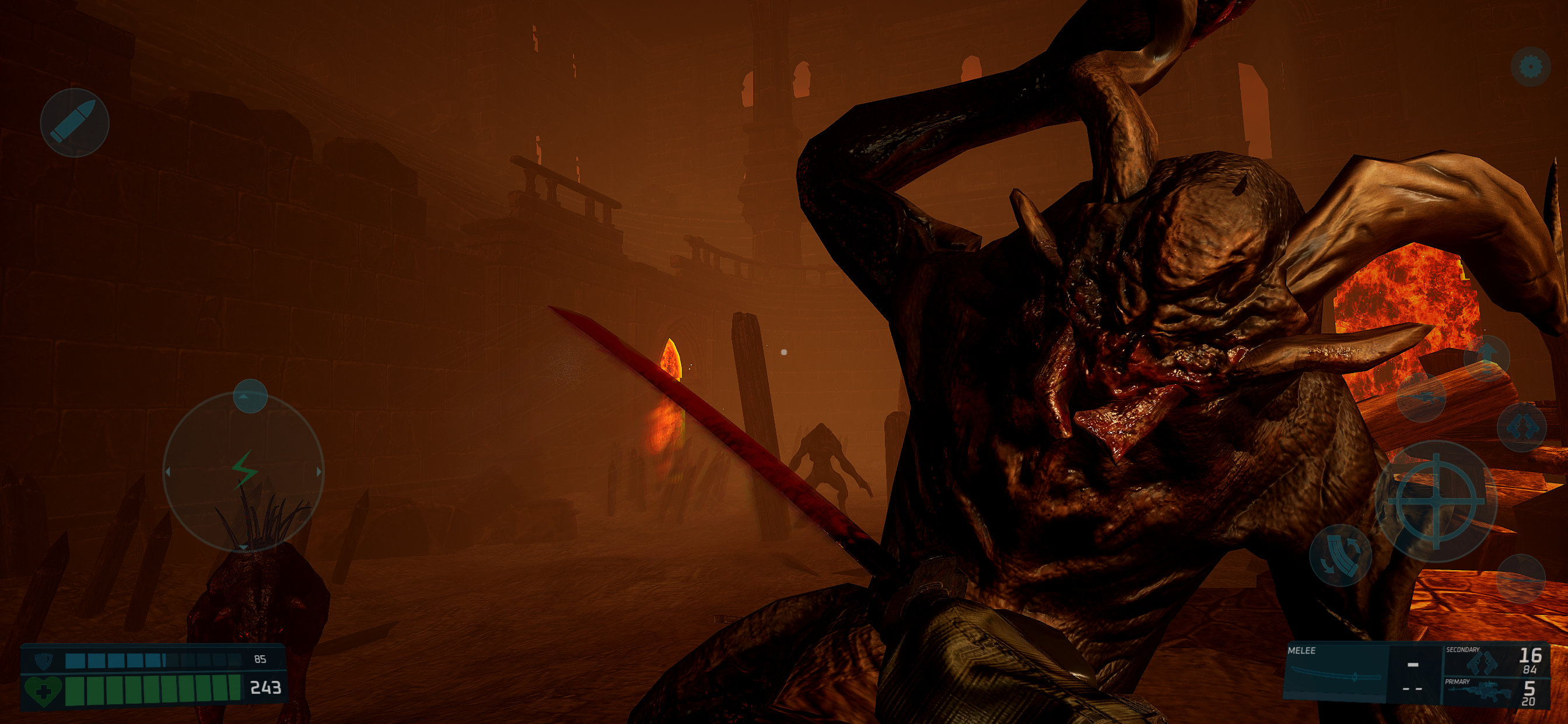Screen dimensions: 1568x724
Task: Equip katana via round sword button
Action: click(1521, 579)
